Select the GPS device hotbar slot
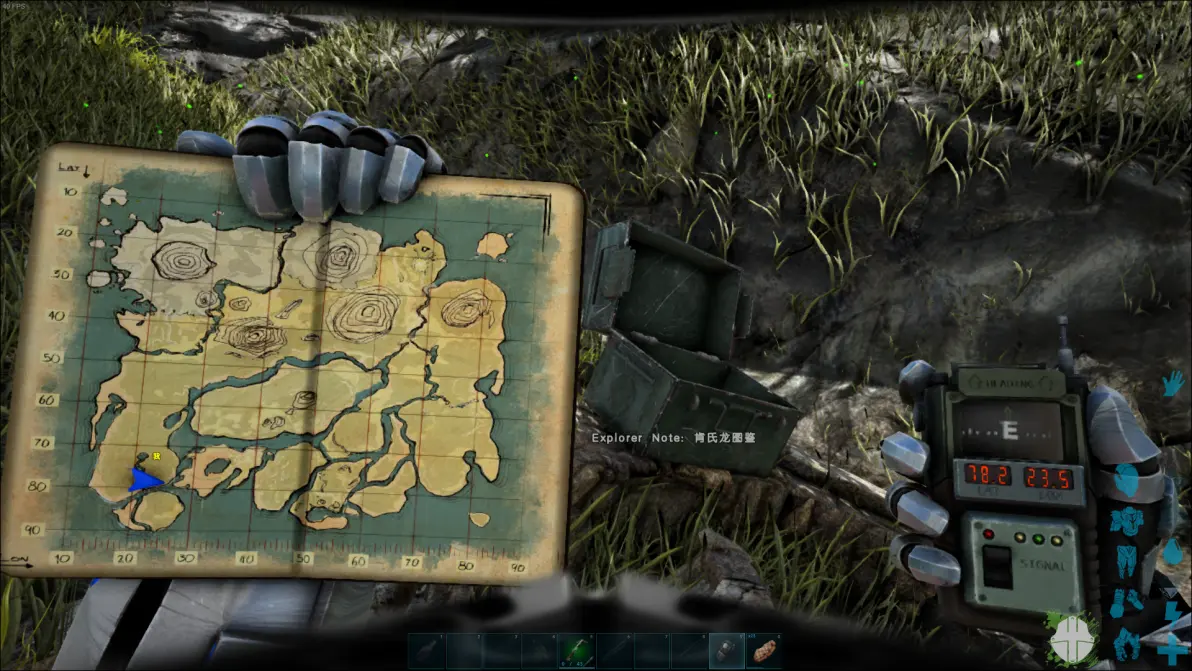The image size is (1192, 671). (727, 650)
